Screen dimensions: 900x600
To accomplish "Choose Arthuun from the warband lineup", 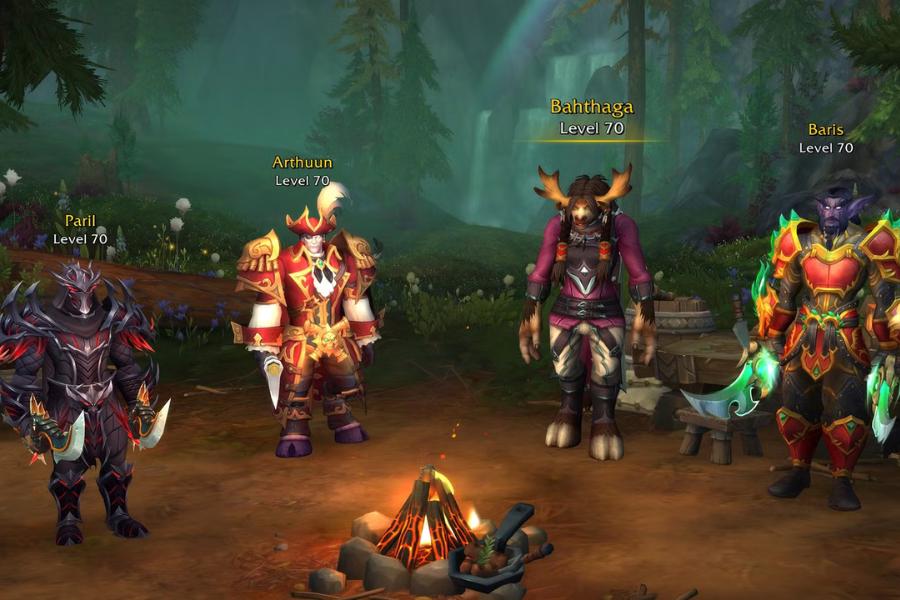I will (x=310, y=320).
